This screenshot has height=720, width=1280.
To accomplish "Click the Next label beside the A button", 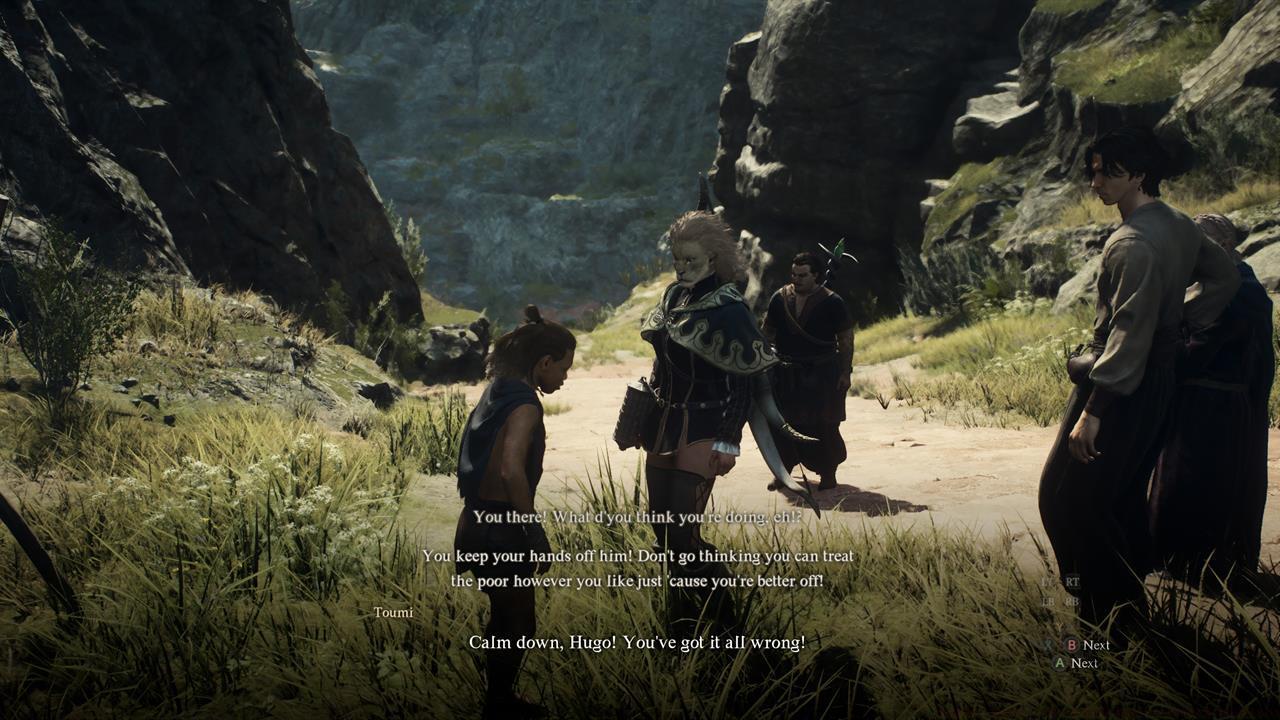I will click(1090, 663).
